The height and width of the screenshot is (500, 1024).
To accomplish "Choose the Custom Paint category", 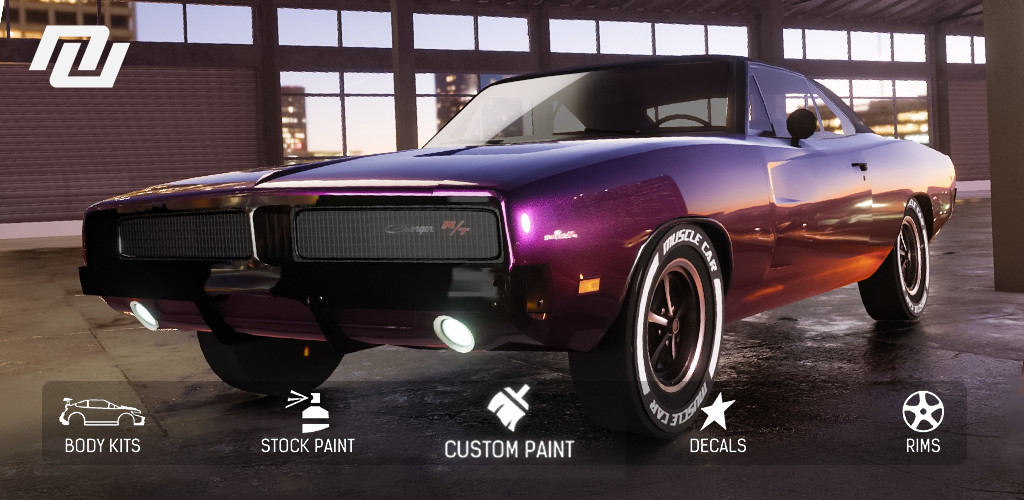I will 509,424.
